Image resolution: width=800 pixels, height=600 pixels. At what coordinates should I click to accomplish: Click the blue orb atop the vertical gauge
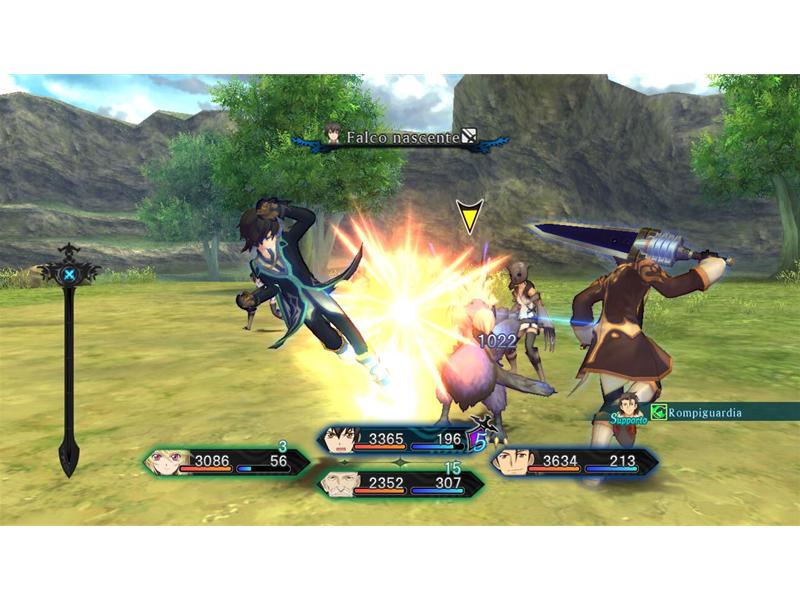[x=69, y=274]
